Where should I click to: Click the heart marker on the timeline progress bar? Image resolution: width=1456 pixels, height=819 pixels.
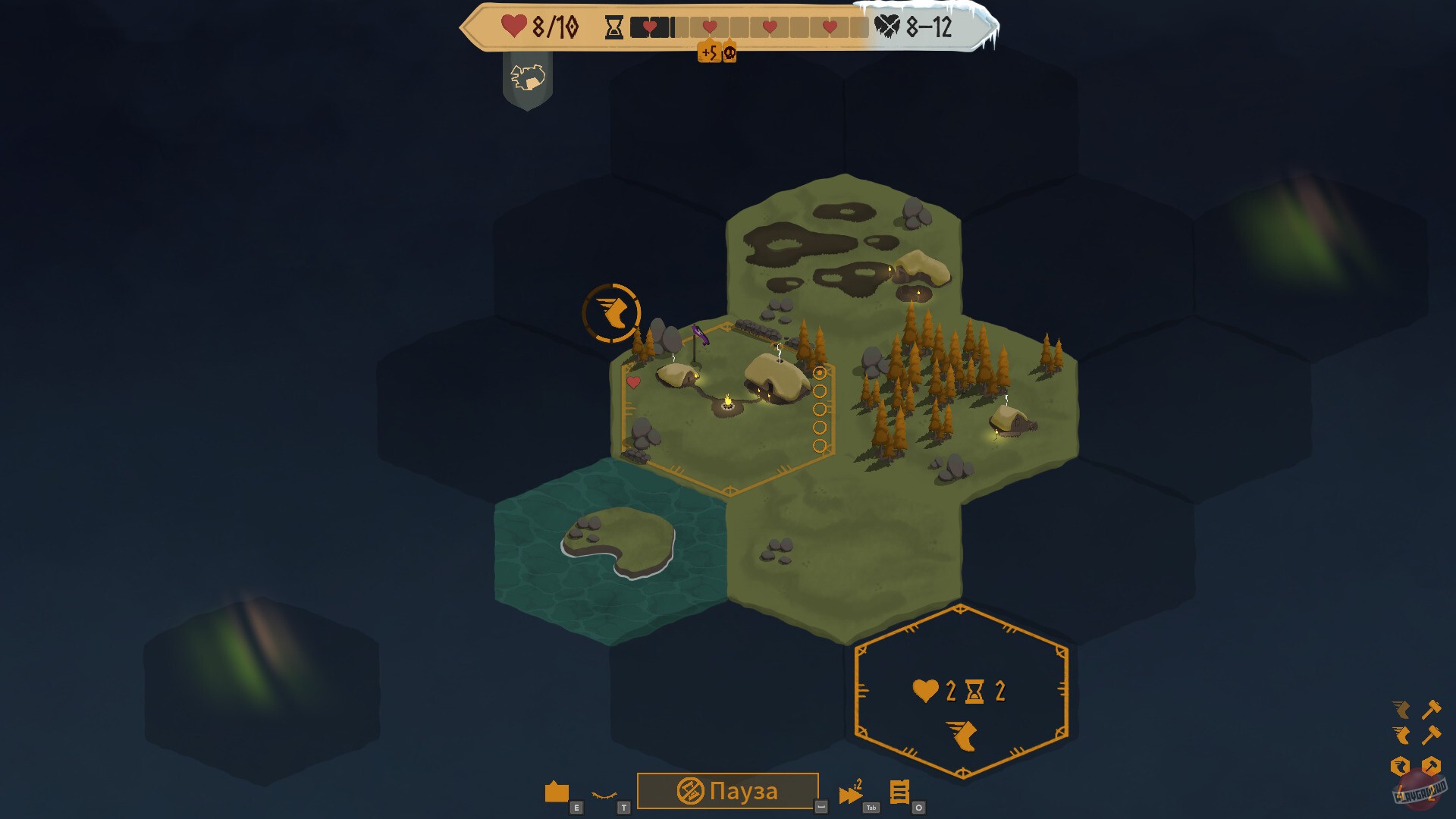tap(650, 27)
